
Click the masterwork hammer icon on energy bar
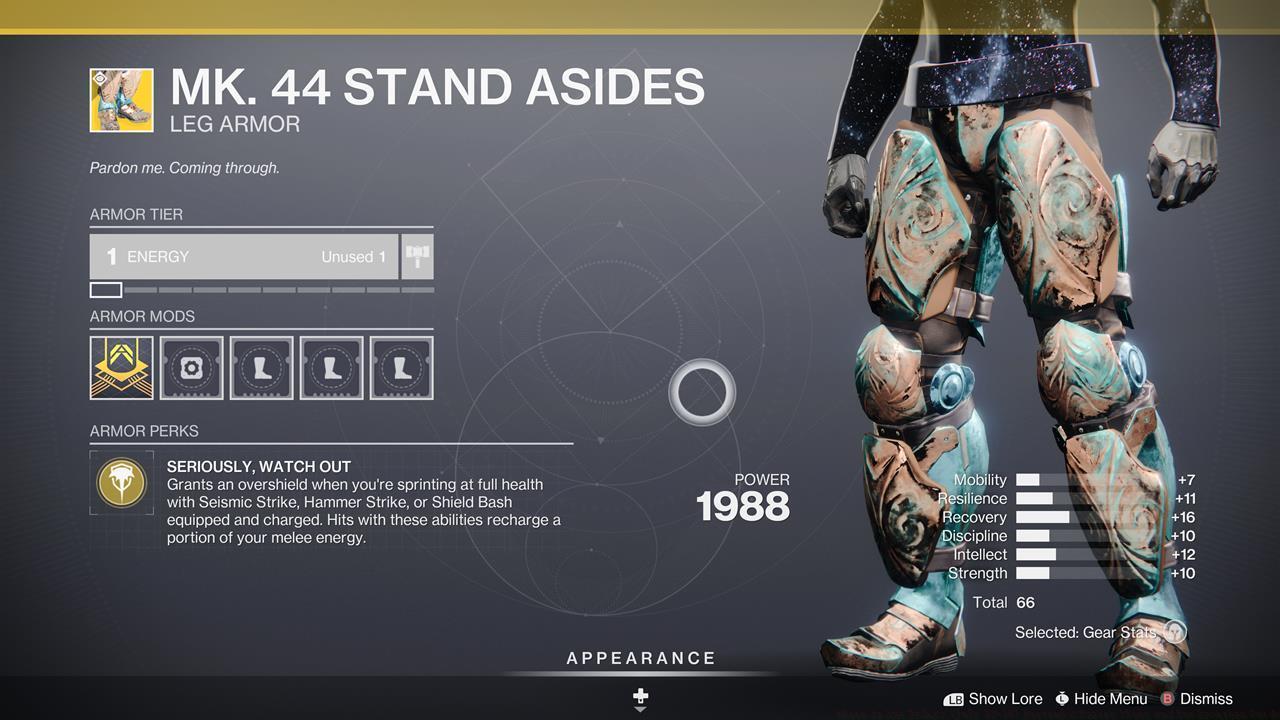point(416,256)
